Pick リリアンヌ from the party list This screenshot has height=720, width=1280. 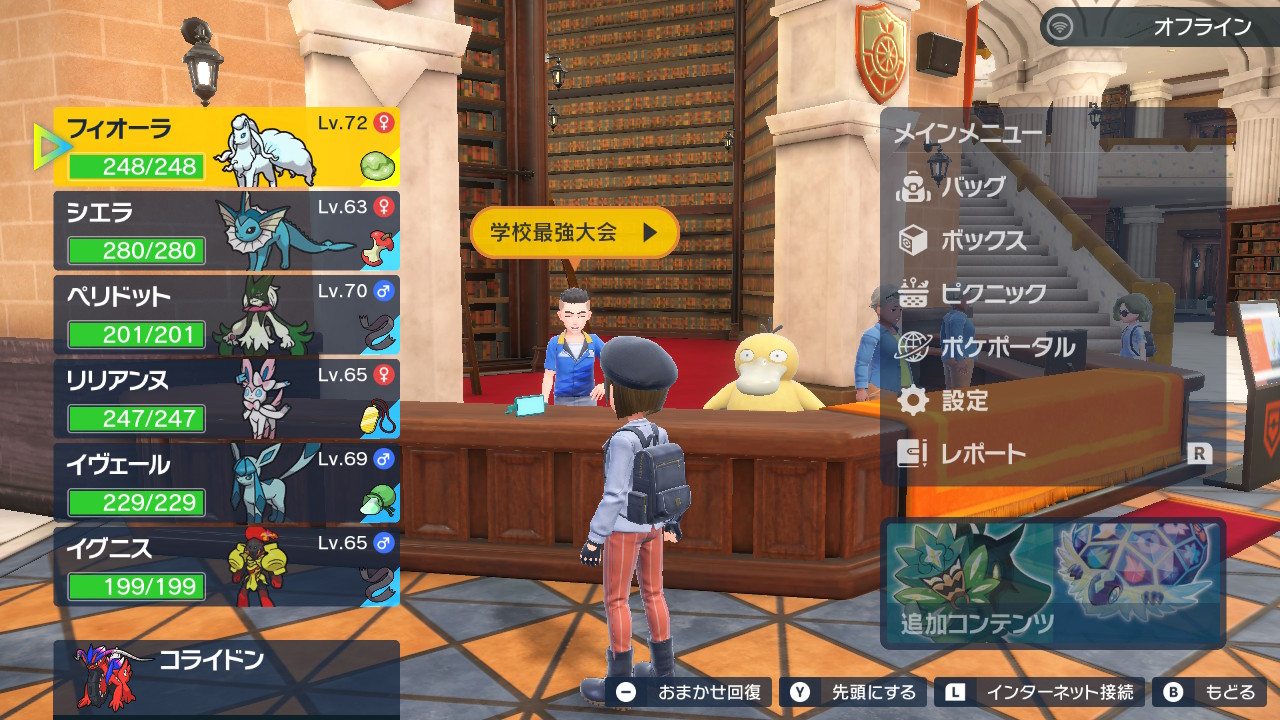point(227,399)
